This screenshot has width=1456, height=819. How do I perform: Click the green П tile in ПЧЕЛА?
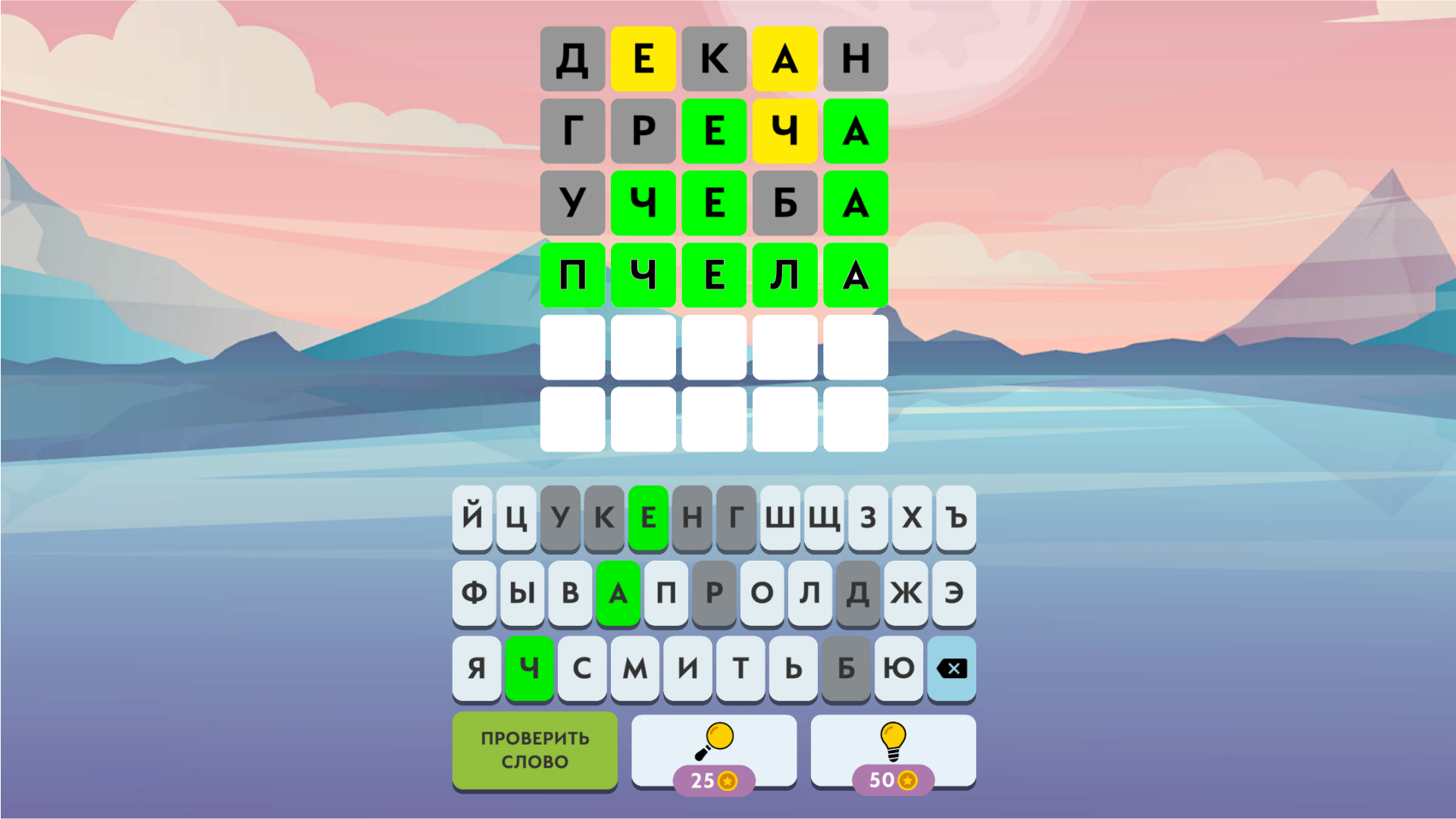click(572, 276)
